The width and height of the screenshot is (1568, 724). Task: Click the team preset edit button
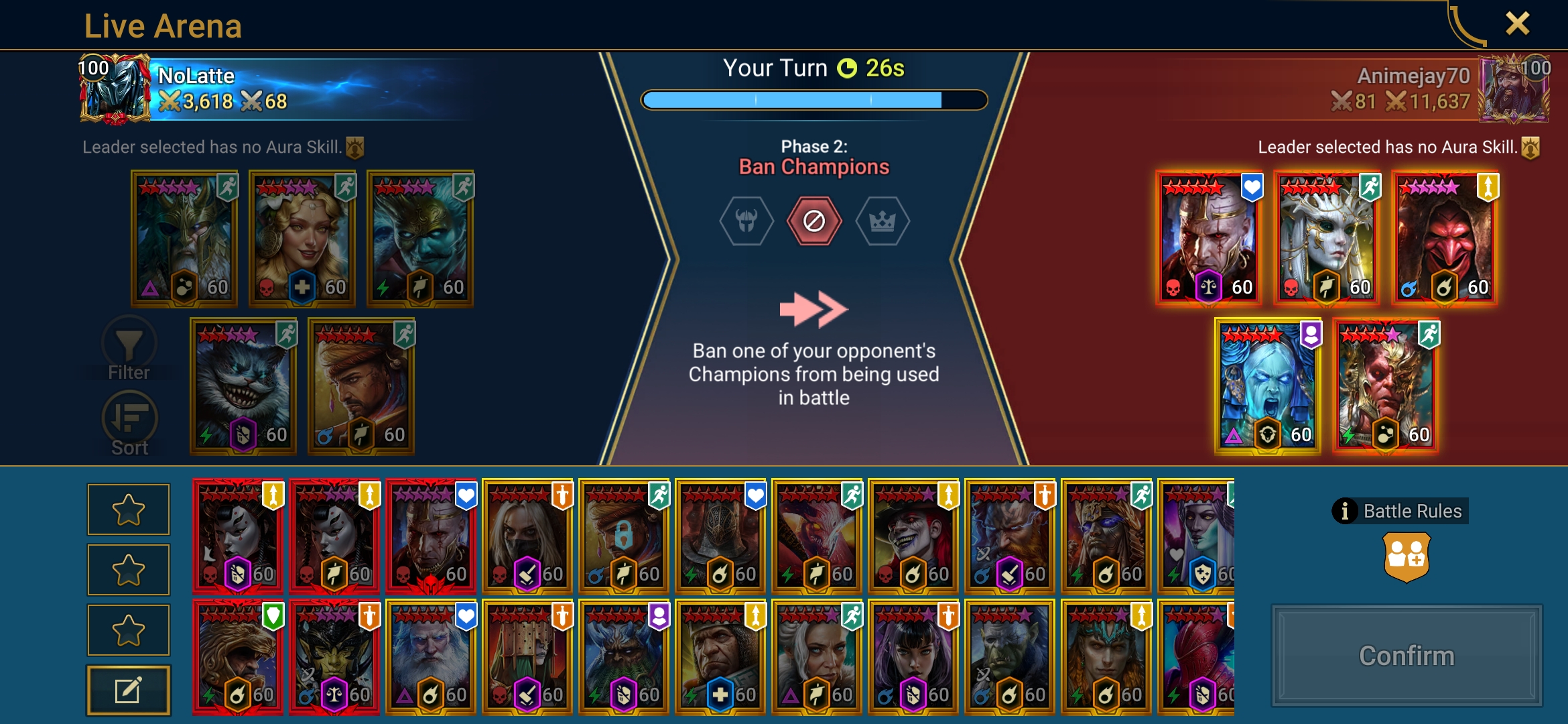coord(128,690)
